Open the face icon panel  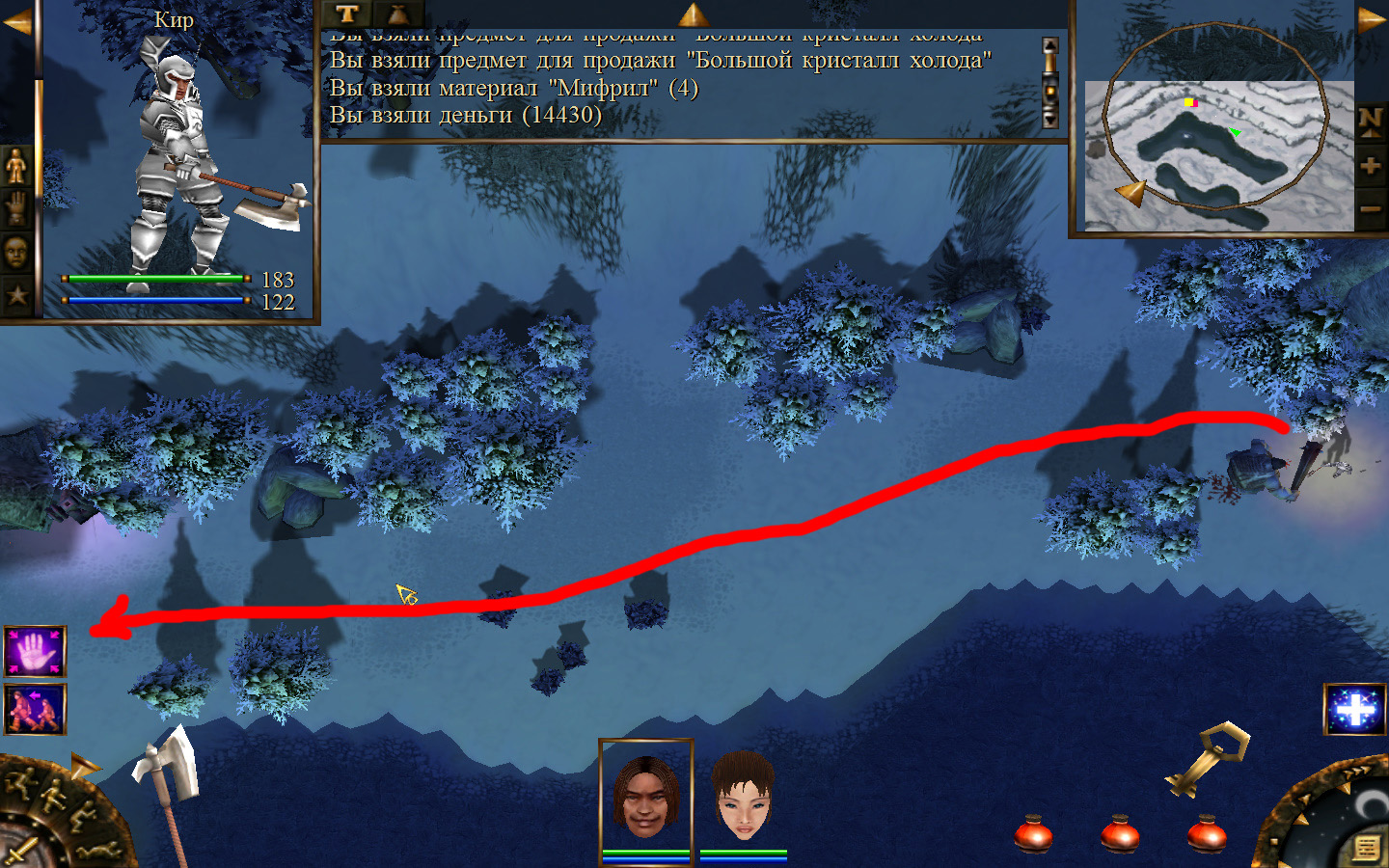[16, 253]
